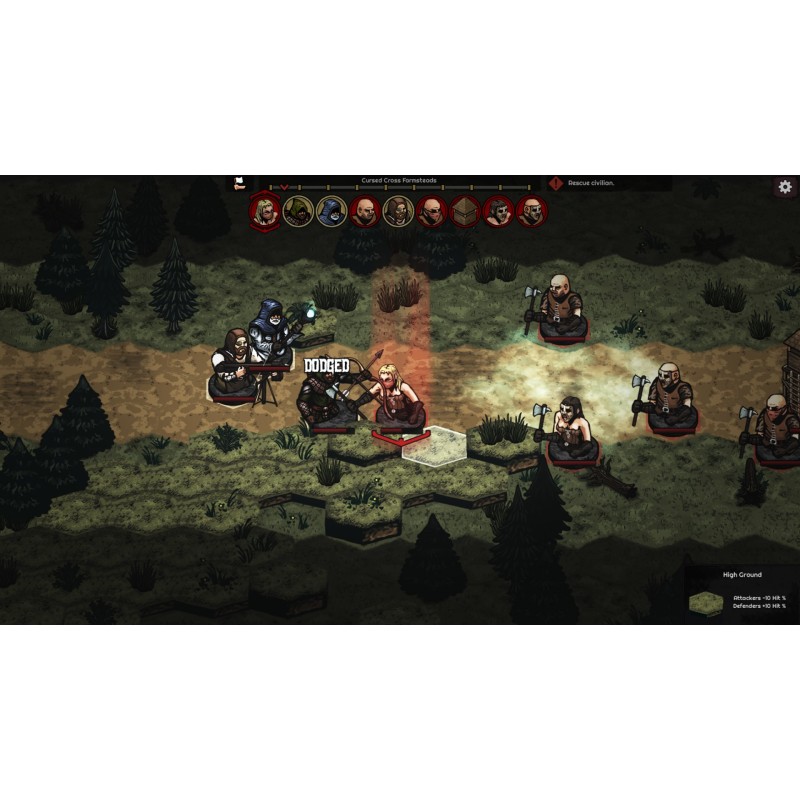Click the white flag icon
Screen dimensions: 800x800
(x=240, y=183)
